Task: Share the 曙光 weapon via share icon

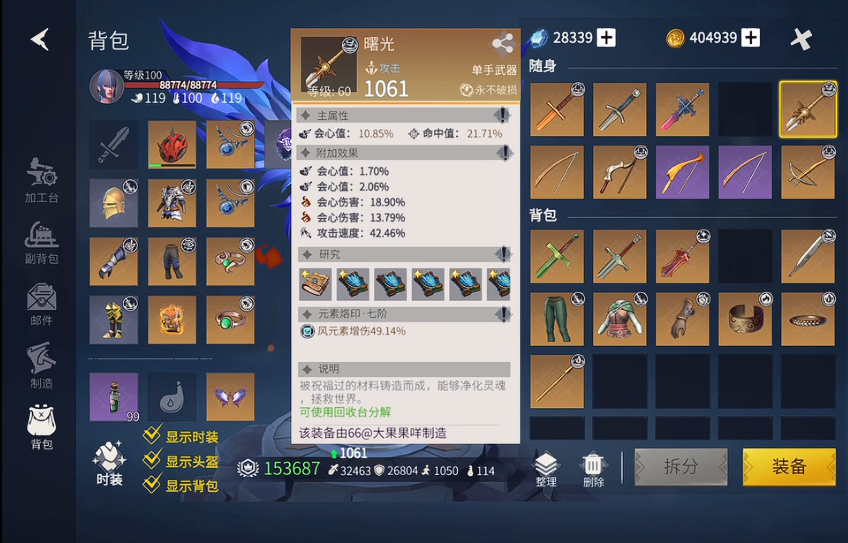Action: 502,44
